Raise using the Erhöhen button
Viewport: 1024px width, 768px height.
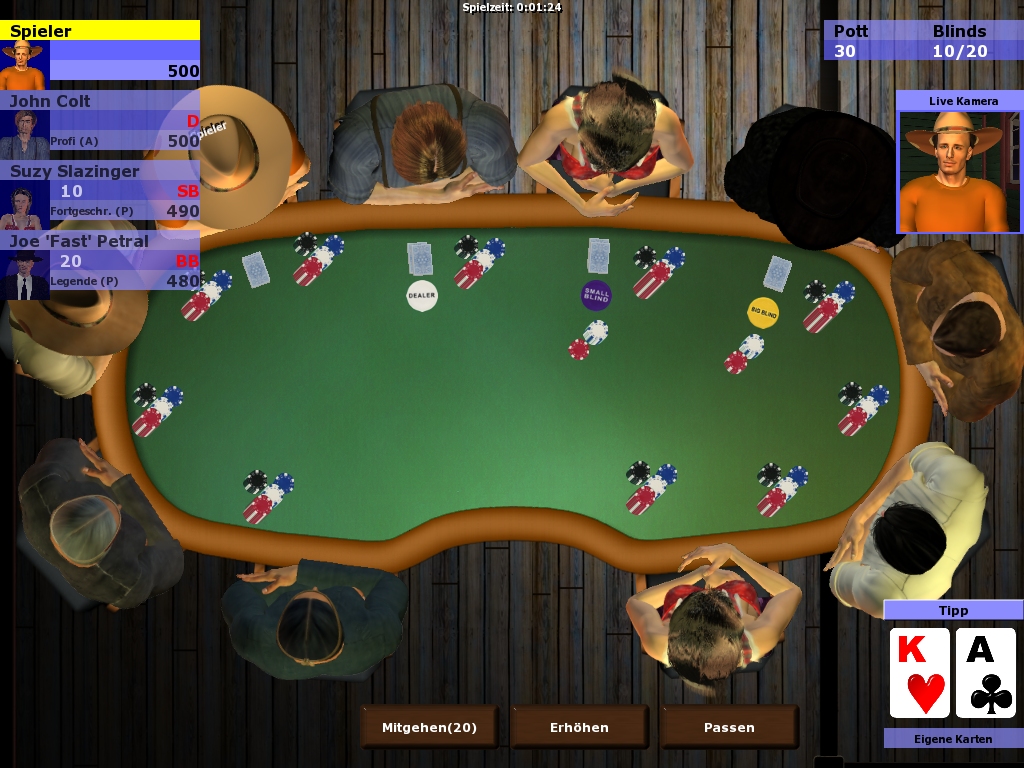(579, 727)
